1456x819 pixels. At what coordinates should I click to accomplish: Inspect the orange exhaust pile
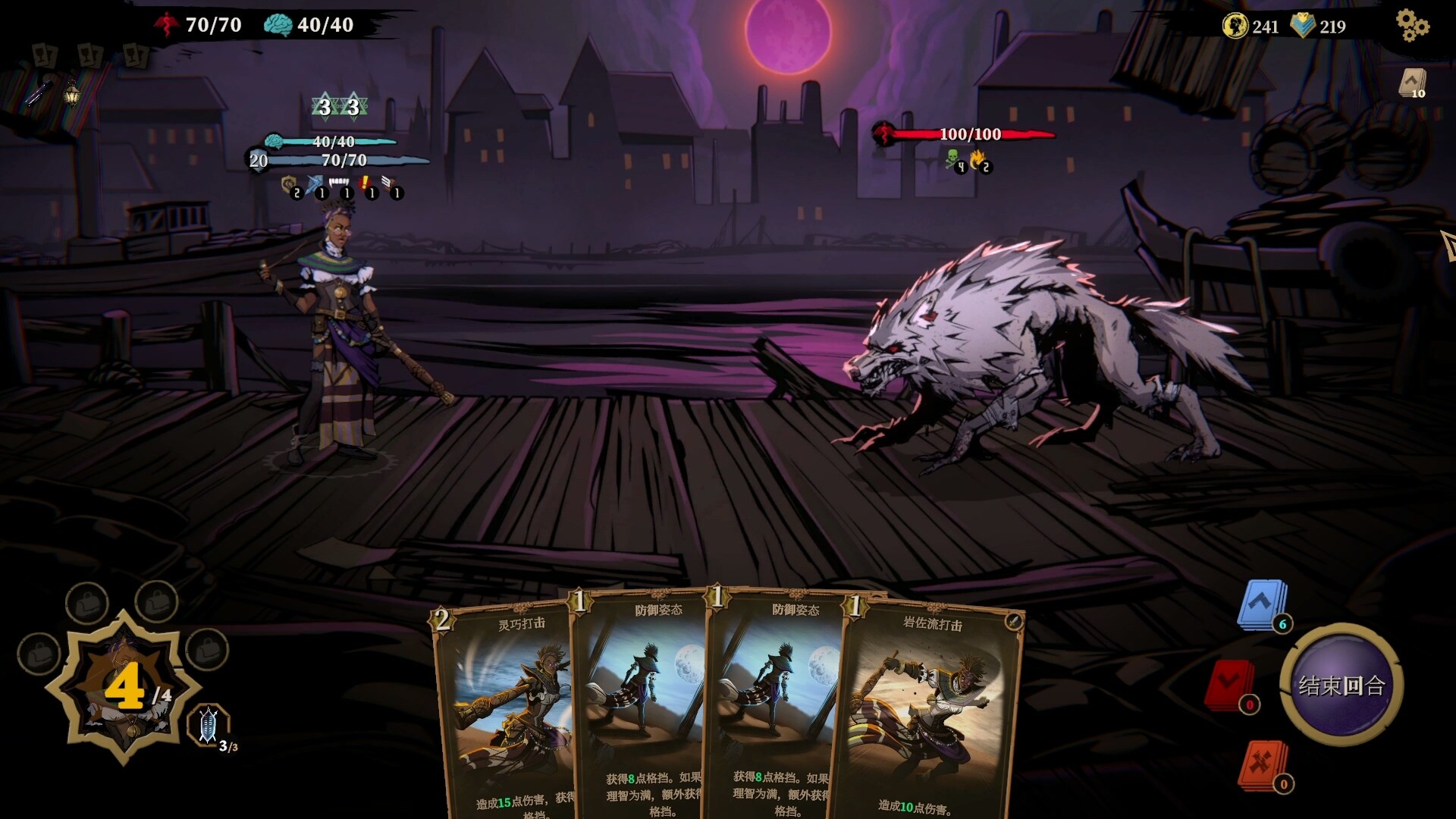coord(1263,764)
